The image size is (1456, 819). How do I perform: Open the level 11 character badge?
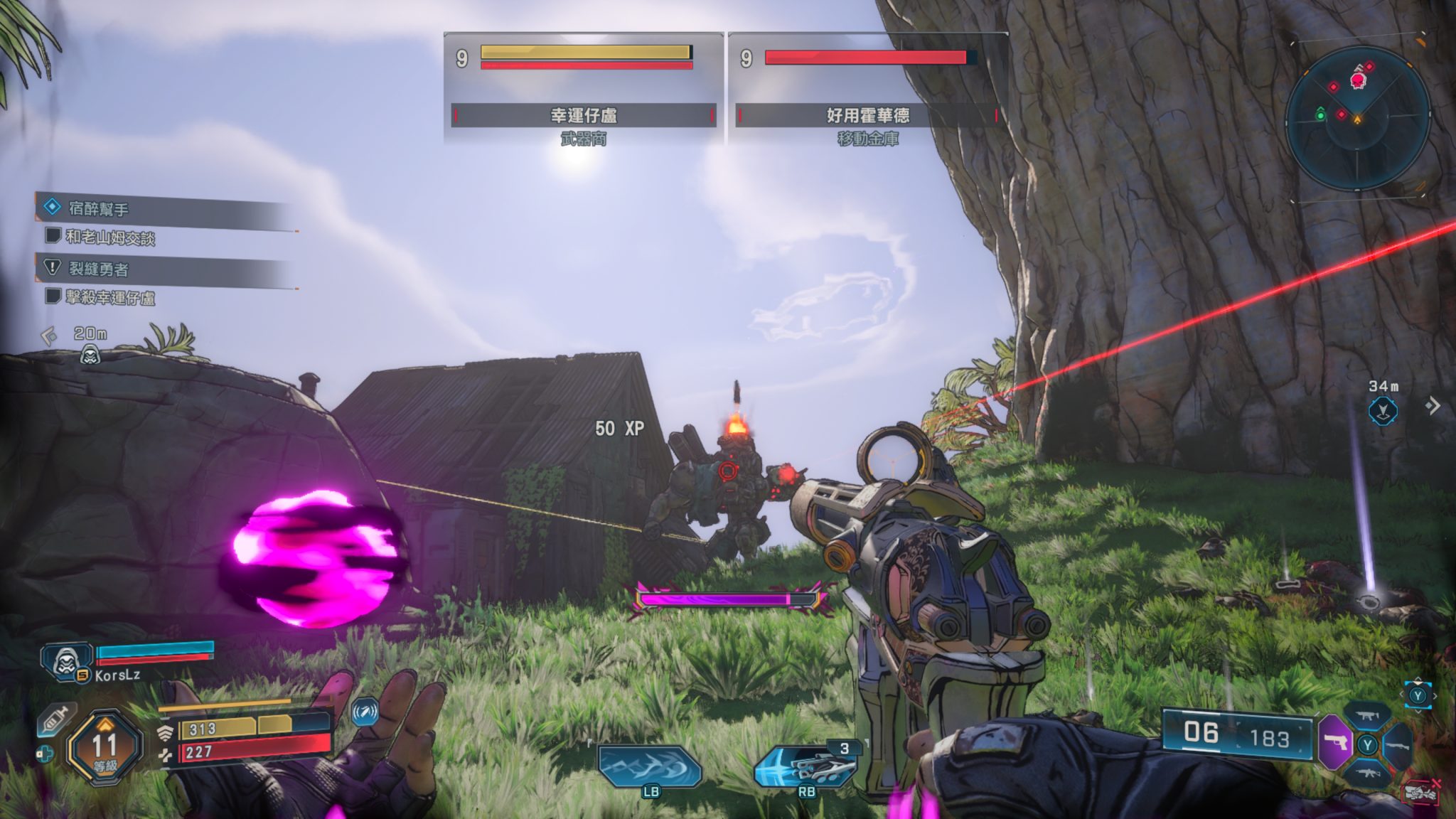[x=105, y=747]
